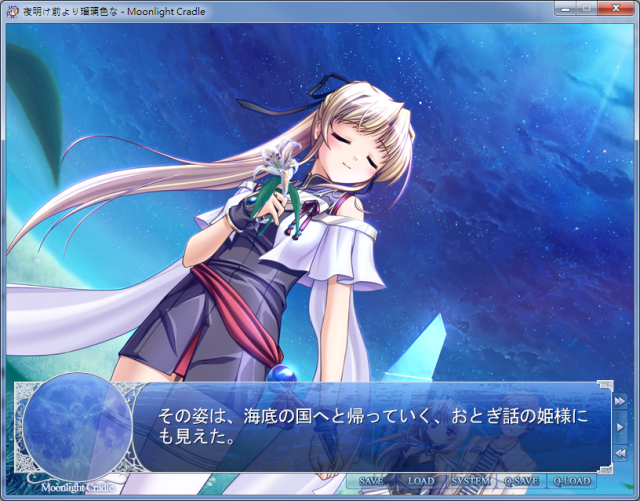The image size is (640, 501).
Task: Open the LOAD menu
Action: (421, 481)
